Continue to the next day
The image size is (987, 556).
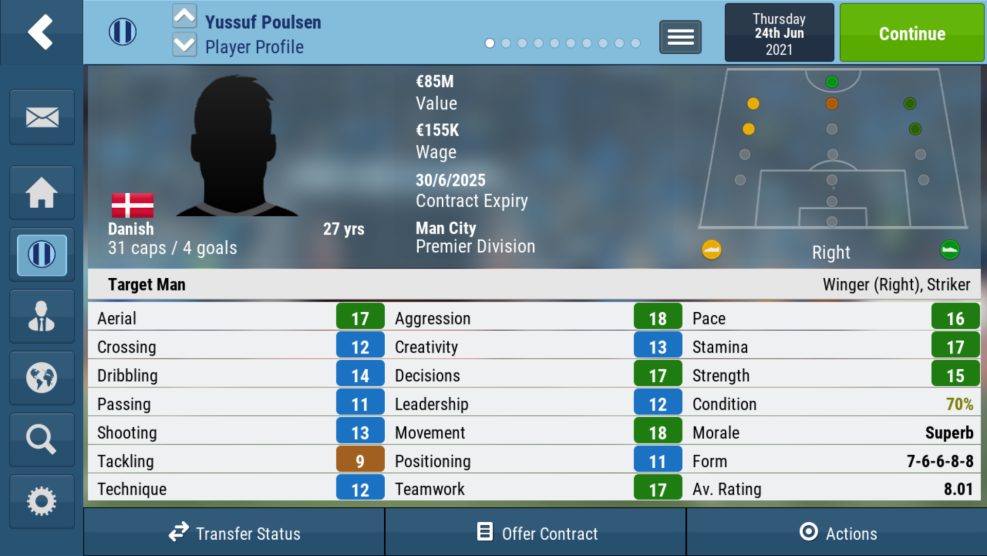[911, 33]
